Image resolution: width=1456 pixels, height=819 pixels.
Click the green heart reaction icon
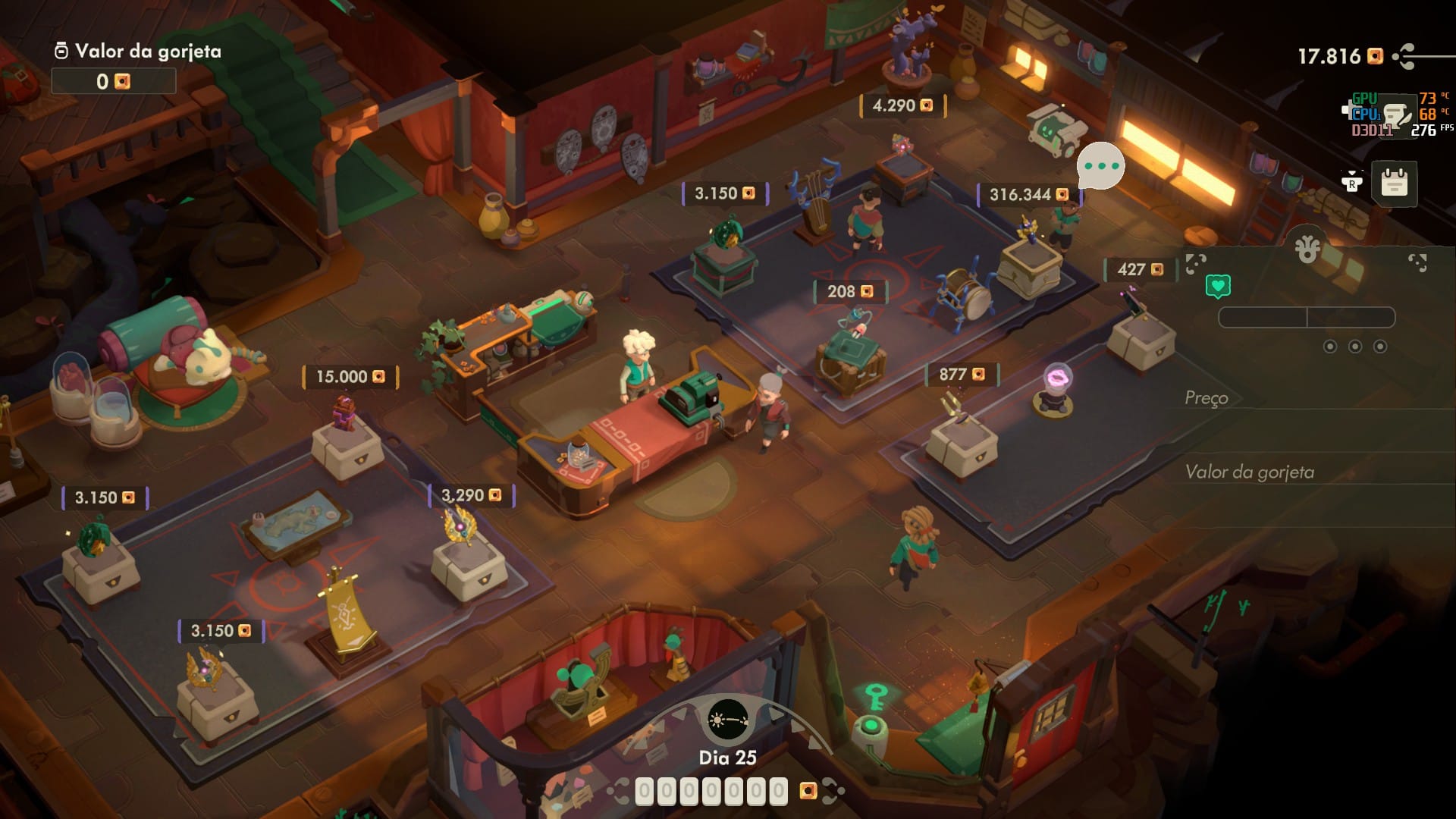coord(1218,286)
